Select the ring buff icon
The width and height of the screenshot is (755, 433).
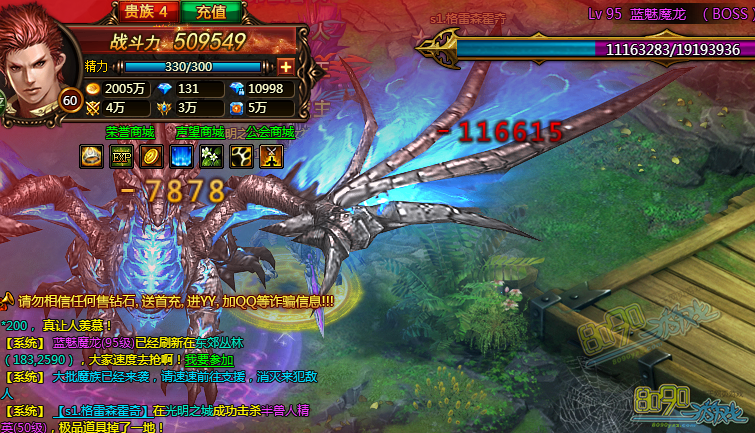91,156
